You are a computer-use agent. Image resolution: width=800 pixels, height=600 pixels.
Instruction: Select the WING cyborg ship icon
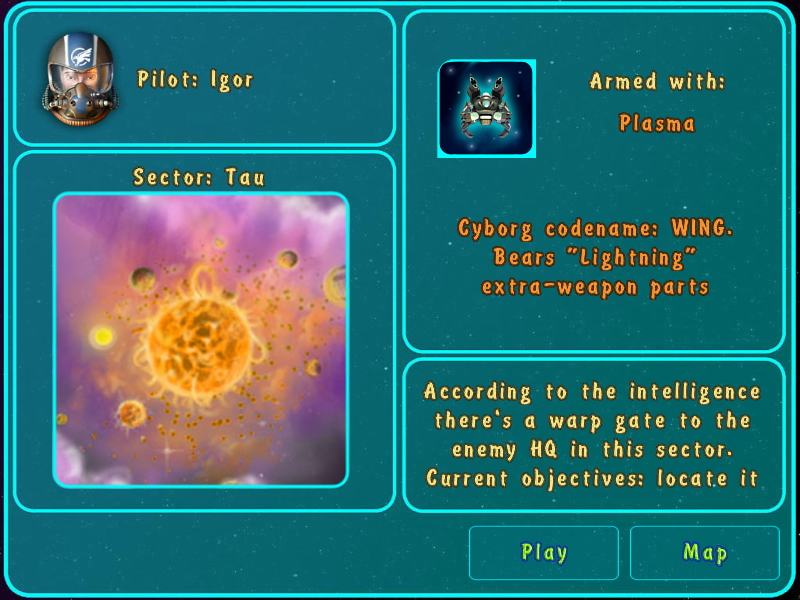(x=486, y=109)
